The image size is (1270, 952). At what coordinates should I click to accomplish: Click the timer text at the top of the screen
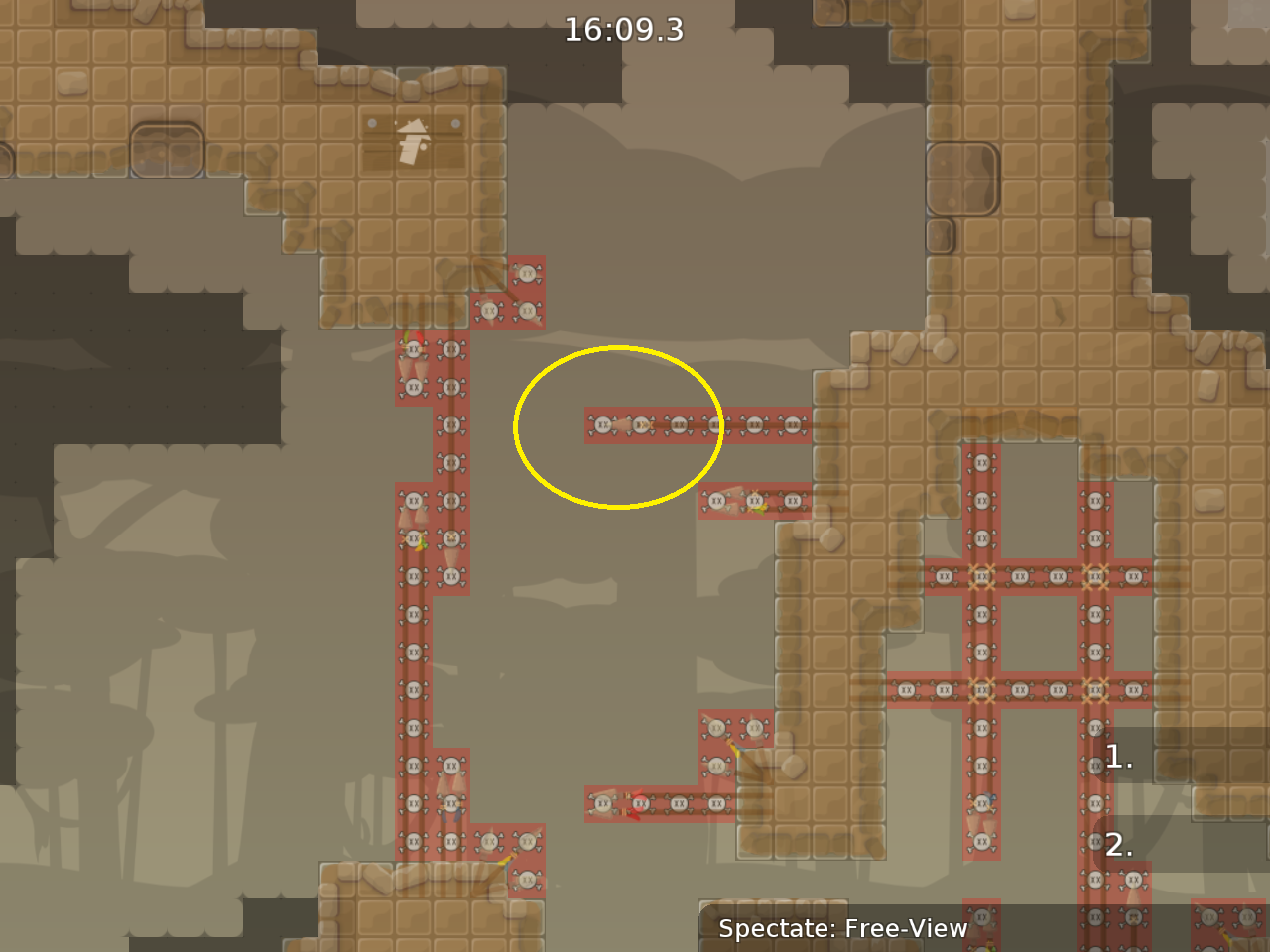[625, 30]
